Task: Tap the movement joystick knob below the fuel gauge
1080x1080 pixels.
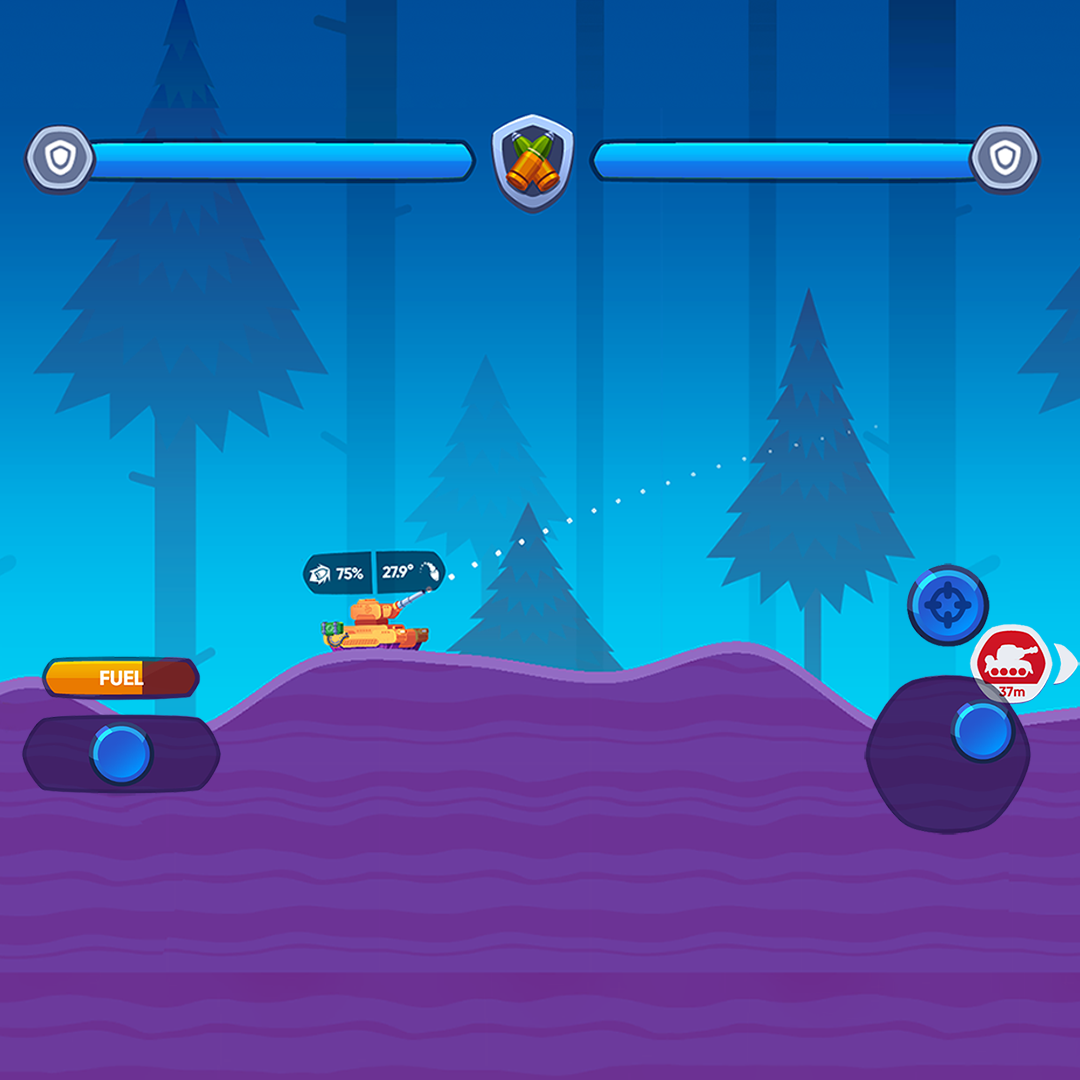Action: coord(121,754)
